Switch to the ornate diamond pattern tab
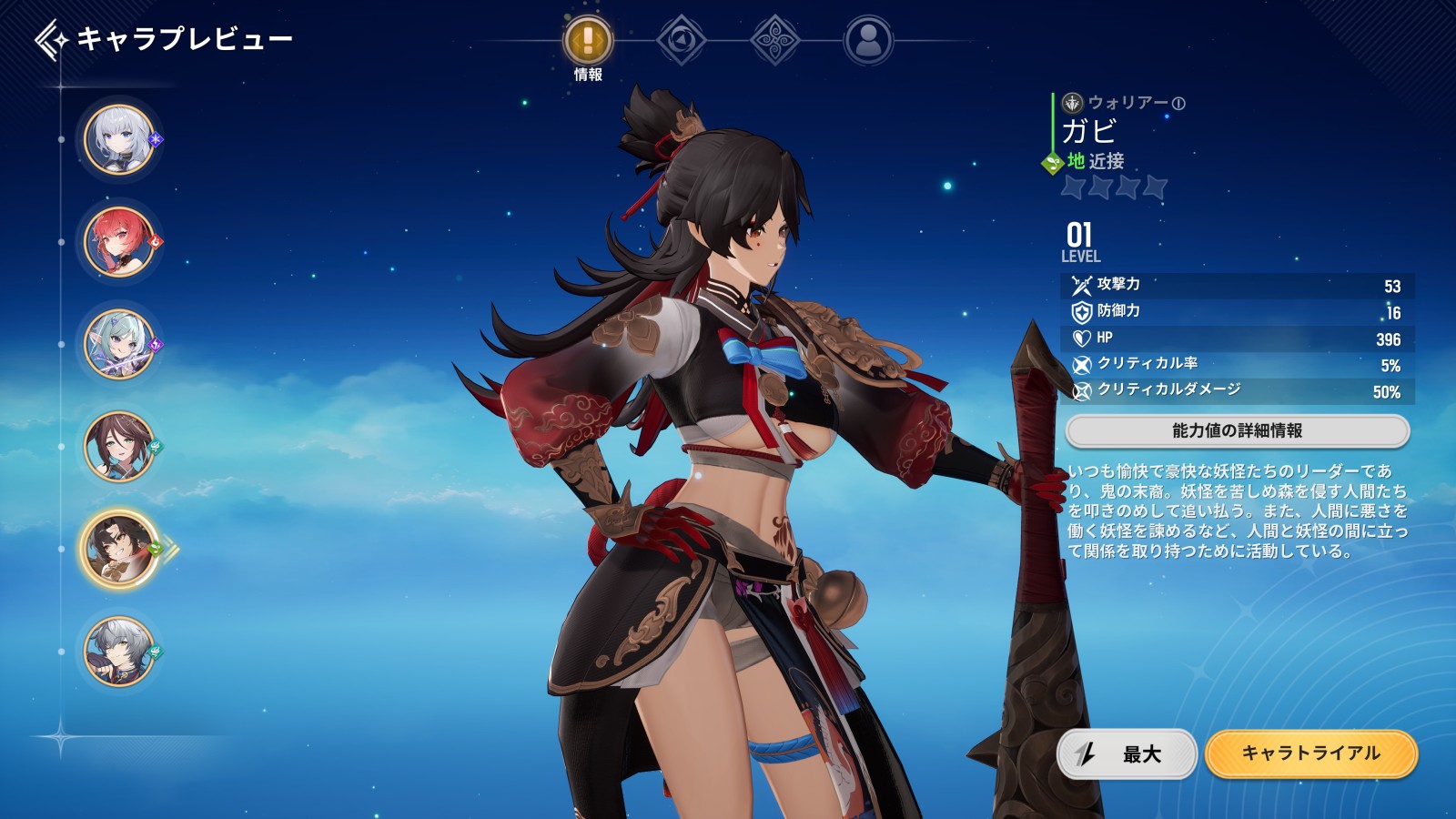The width and height of the screenshot is (1456, 819). point(775,41)
